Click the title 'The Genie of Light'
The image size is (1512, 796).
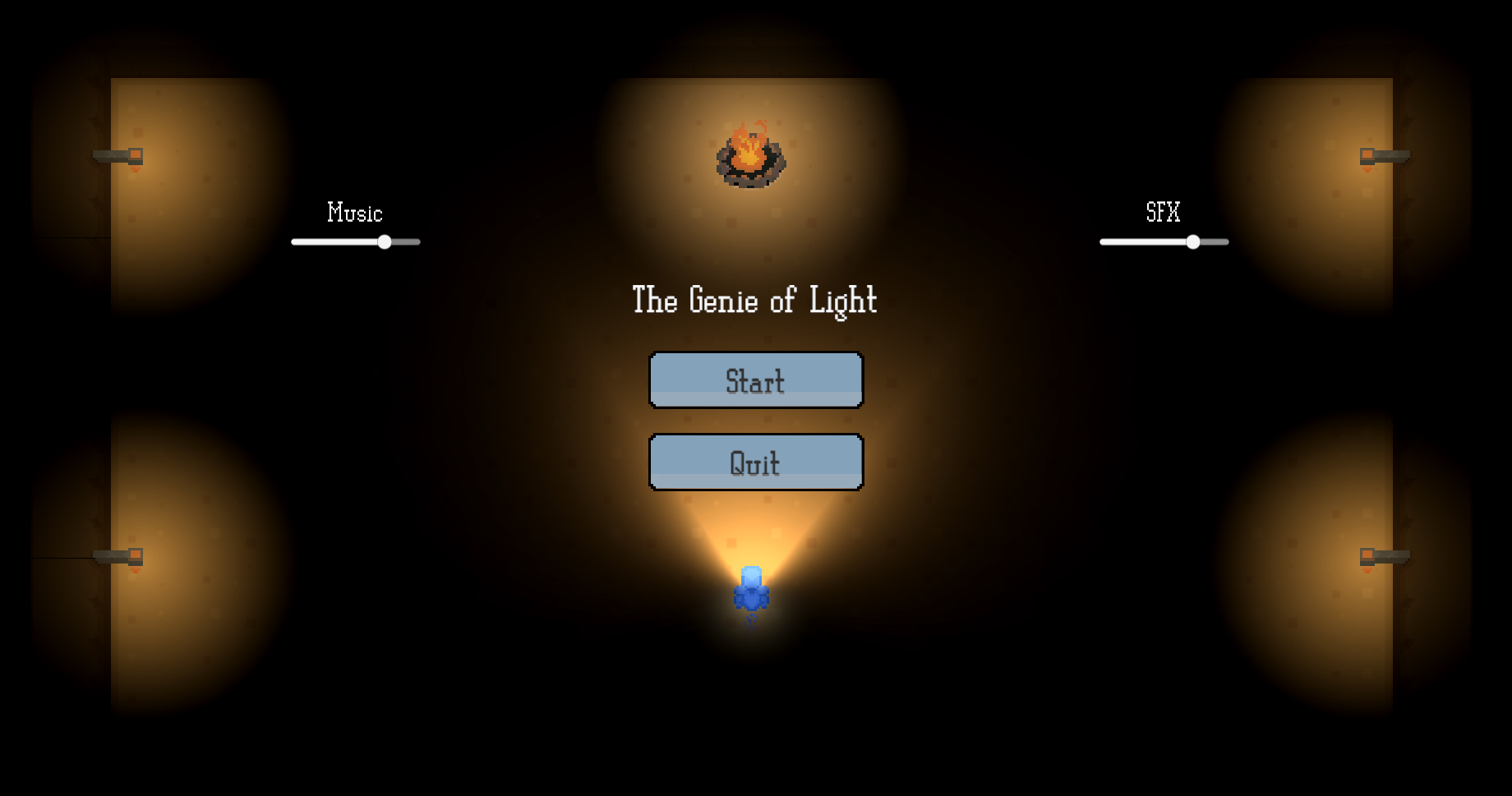[x=754, y=301]
